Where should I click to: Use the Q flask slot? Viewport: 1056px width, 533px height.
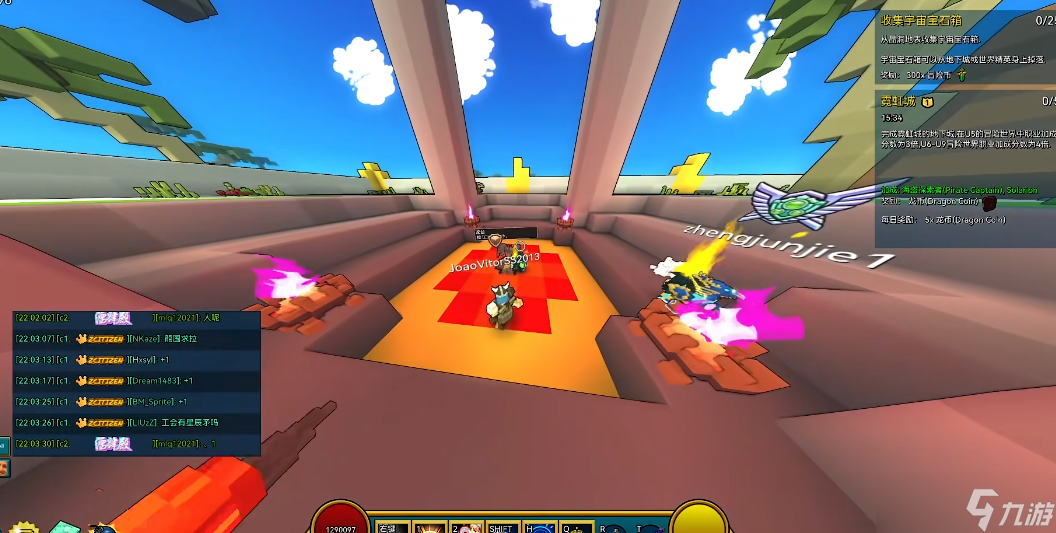point(578,527)
